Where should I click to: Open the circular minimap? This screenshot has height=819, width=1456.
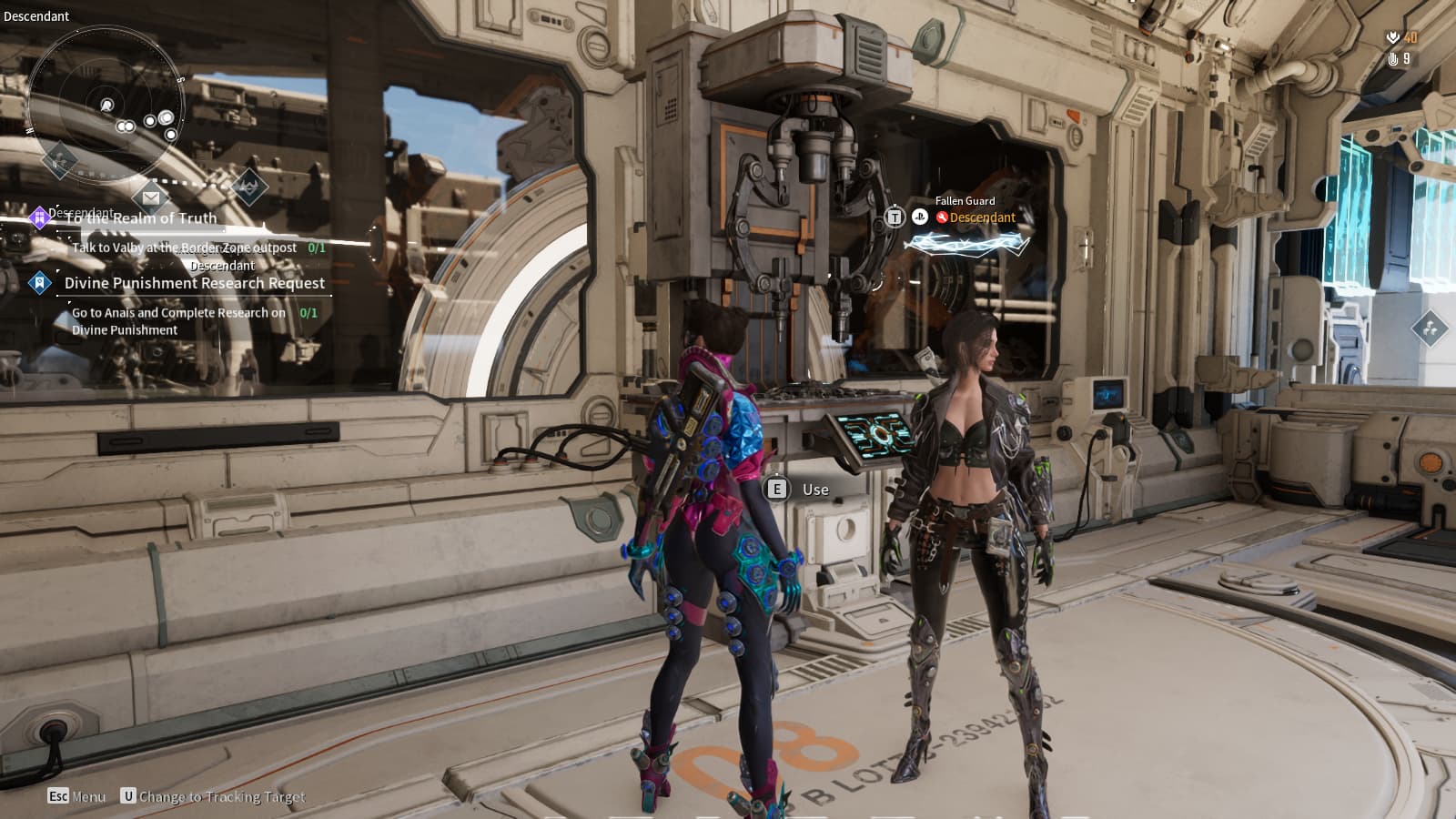(105, 105)
